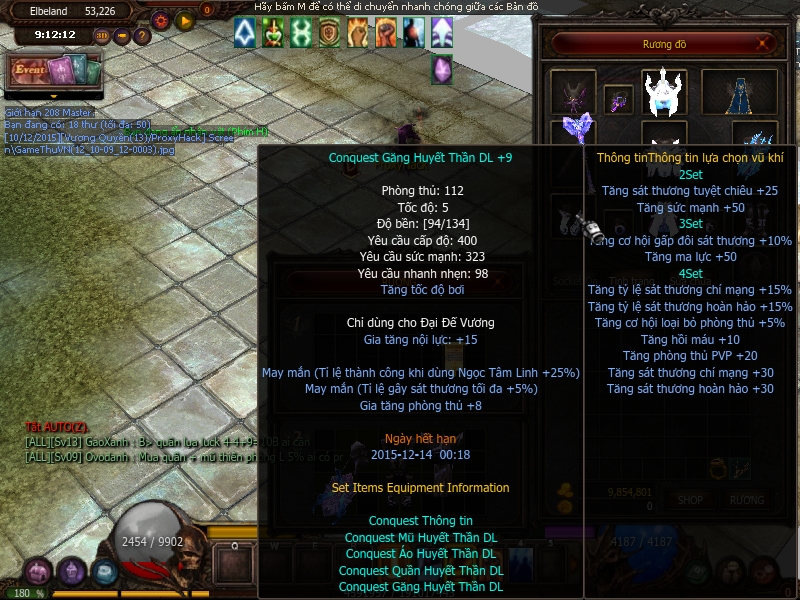The image size is (800, 600).
Task: Click the white upward arrow buff icon
Action: (x=441, y=33)
